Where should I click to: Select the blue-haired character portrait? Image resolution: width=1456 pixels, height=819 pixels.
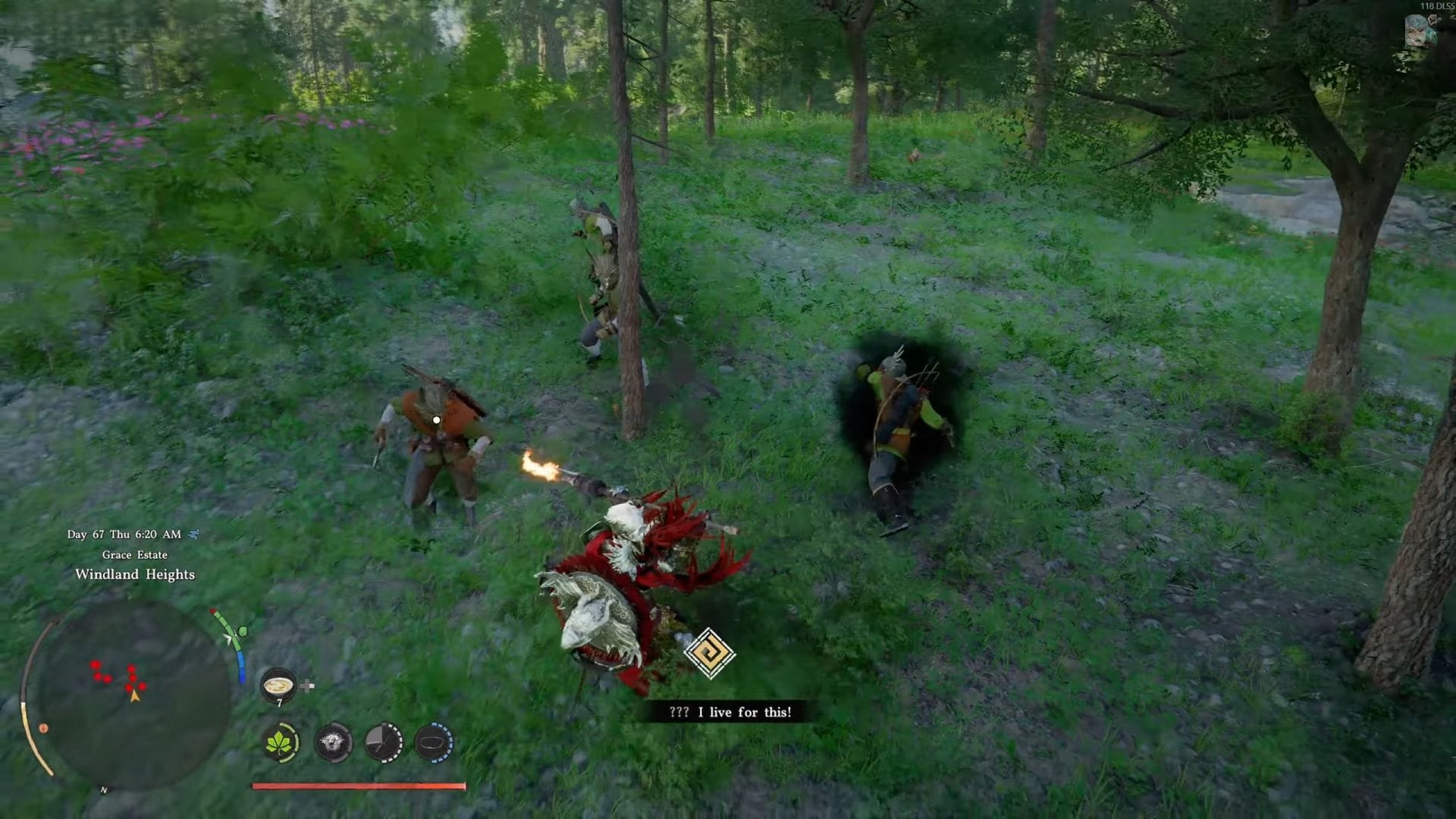[1420, 31]
